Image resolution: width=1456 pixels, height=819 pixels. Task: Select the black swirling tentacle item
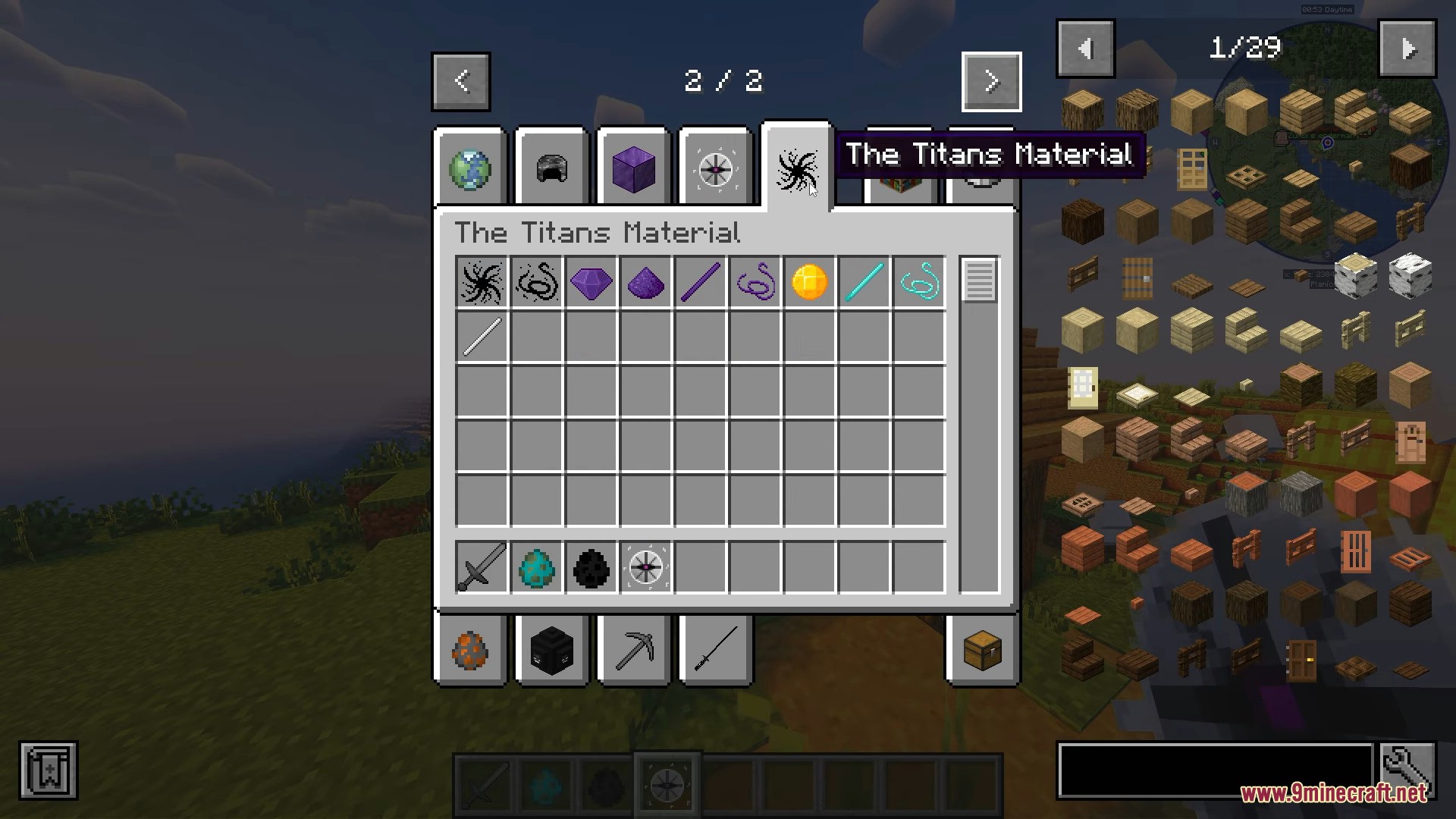482,283
